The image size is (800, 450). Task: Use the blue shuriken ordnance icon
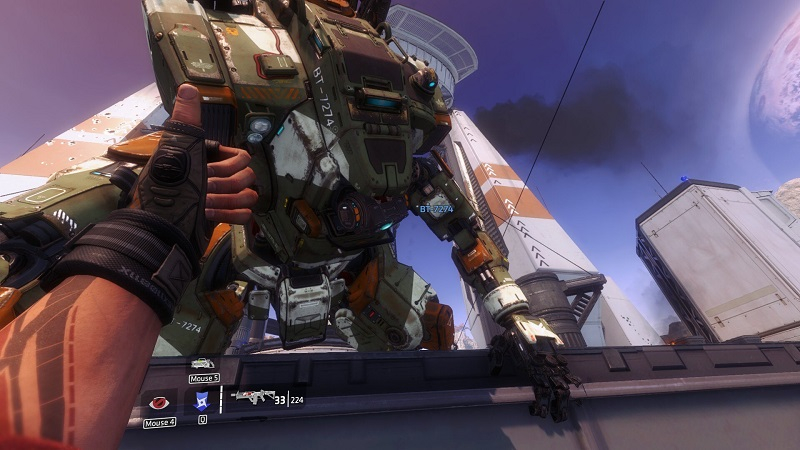click(x=201, y=401)
